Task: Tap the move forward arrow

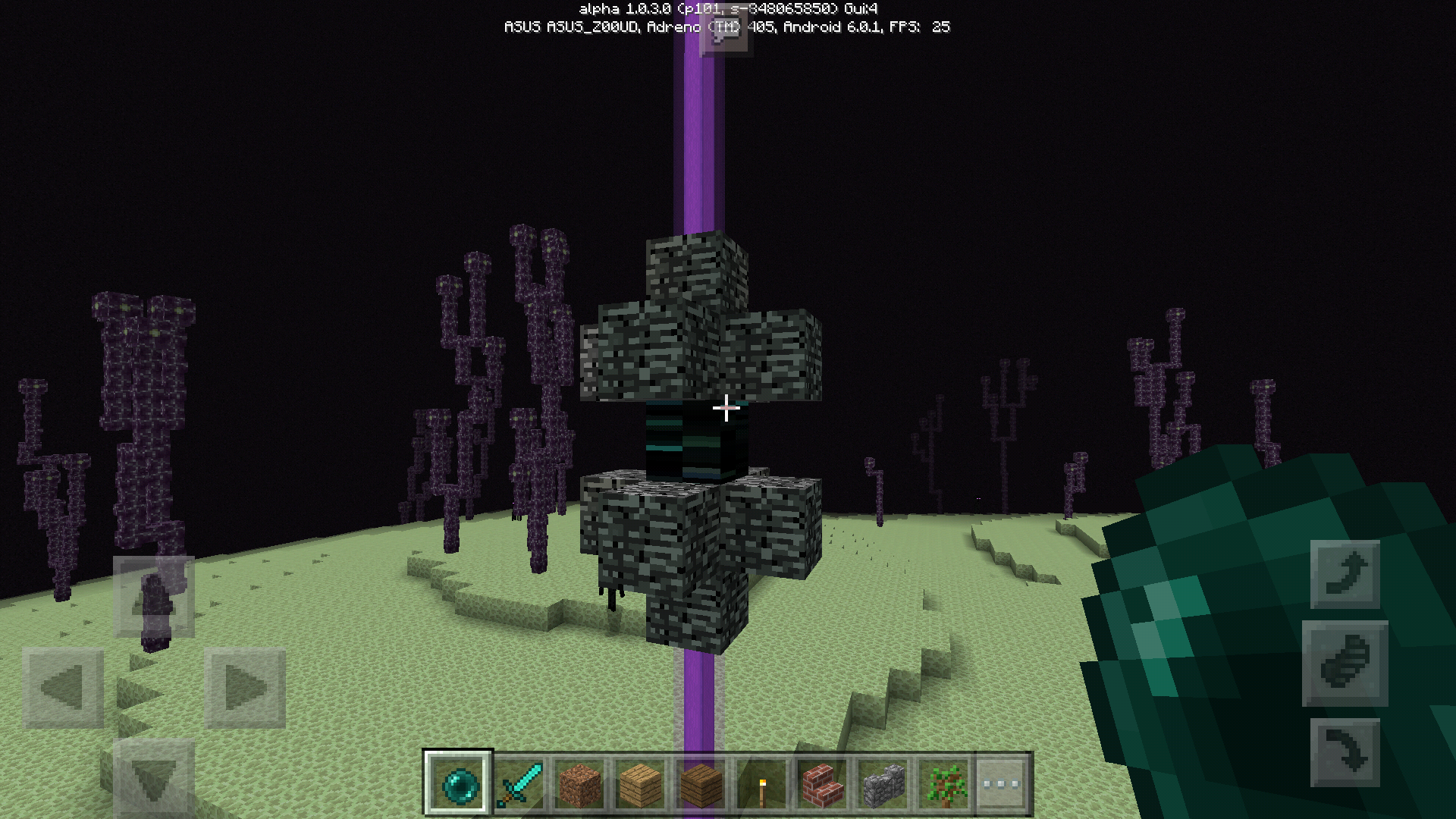Action: [154, 597]
